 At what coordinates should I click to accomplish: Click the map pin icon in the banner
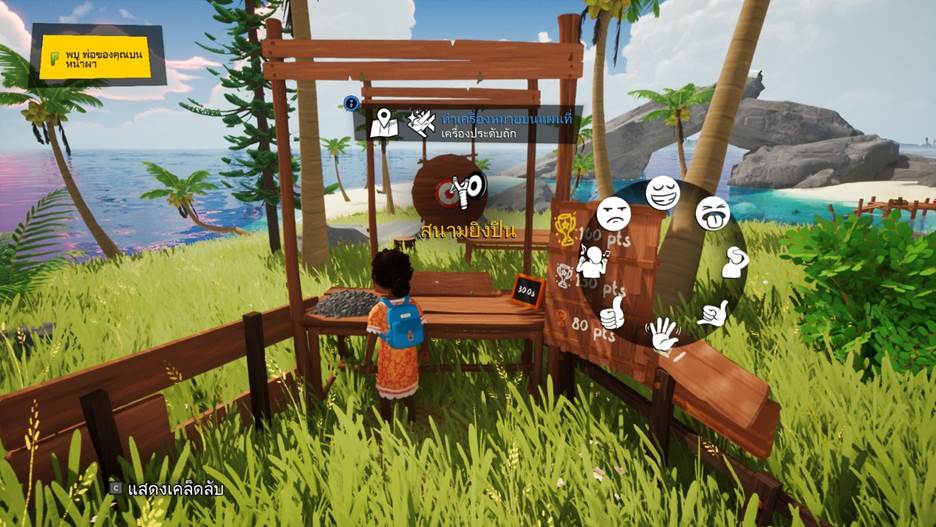coord(383,123)
